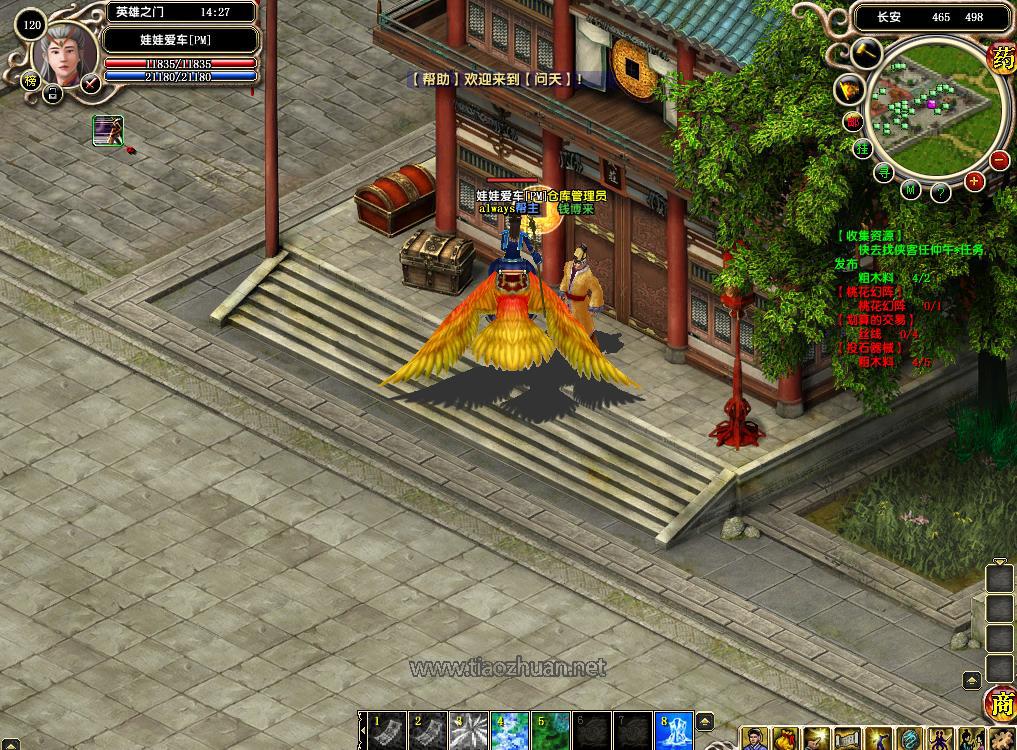This screenshot has height=750, width=1017.
Task: Open the 榜 ranking button
Action: click(x=29, y=80)
